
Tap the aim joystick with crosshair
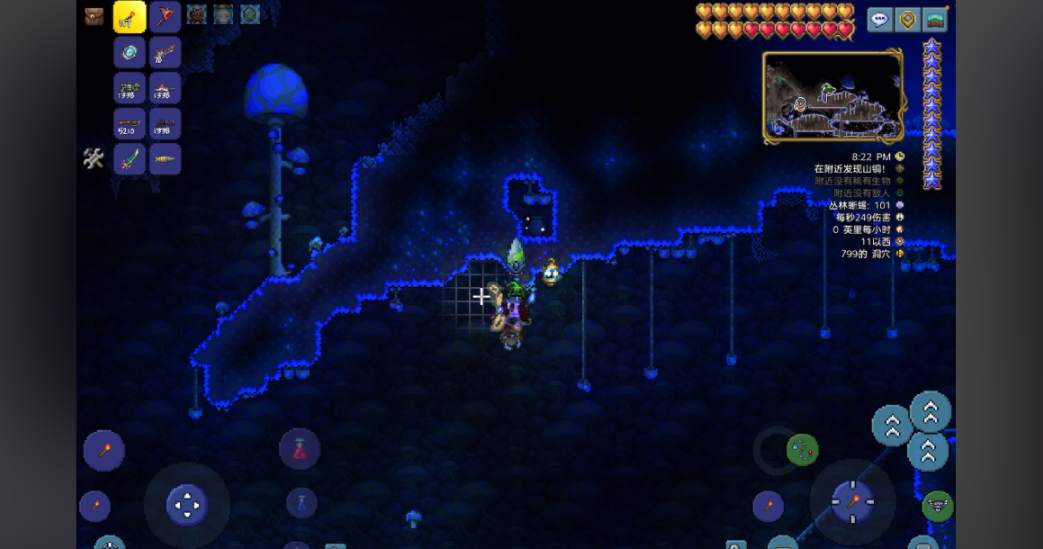point(853,501)
